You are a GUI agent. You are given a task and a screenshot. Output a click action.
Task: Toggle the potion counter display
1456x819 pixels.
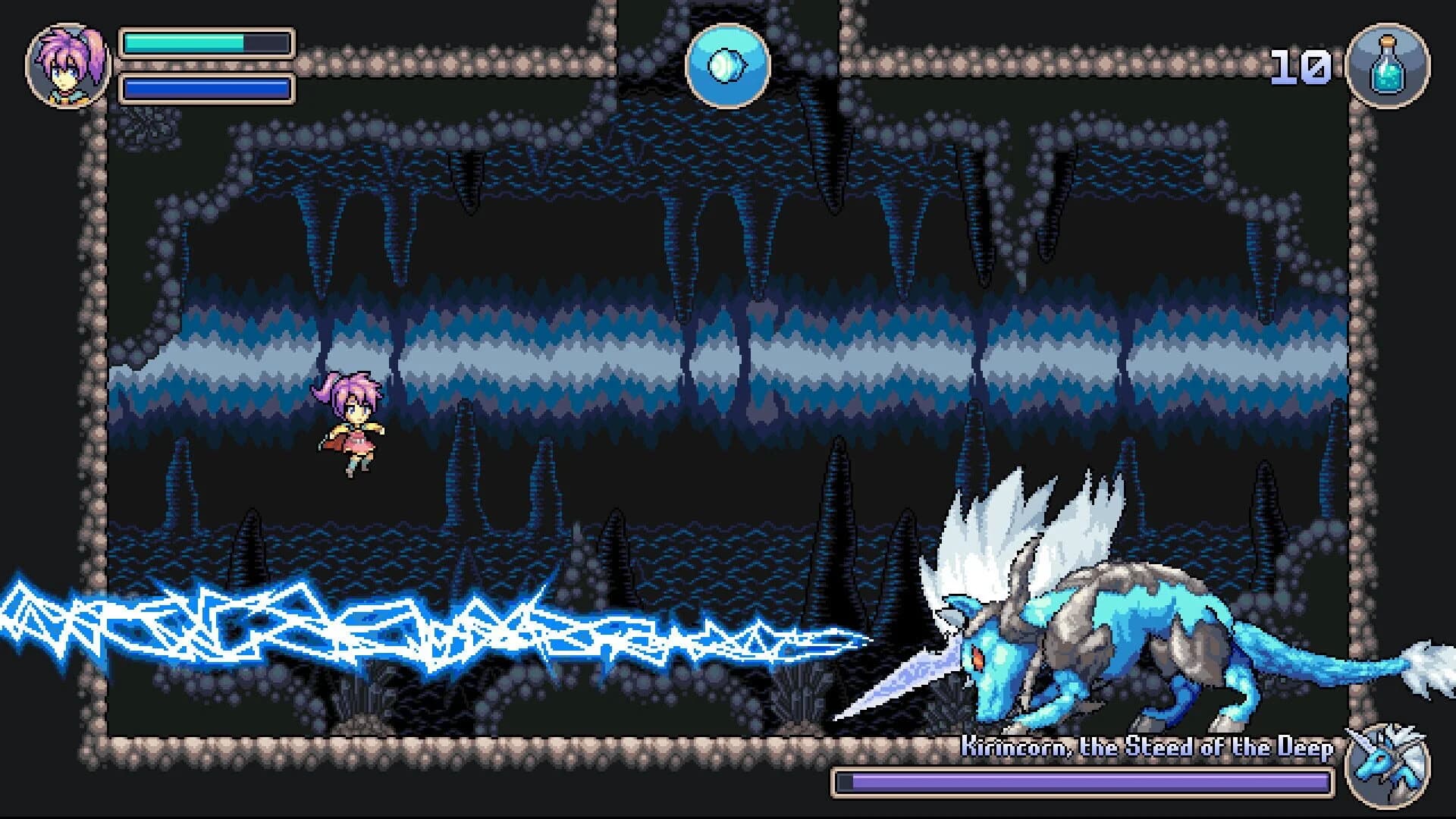click(x=1302, y=67)
